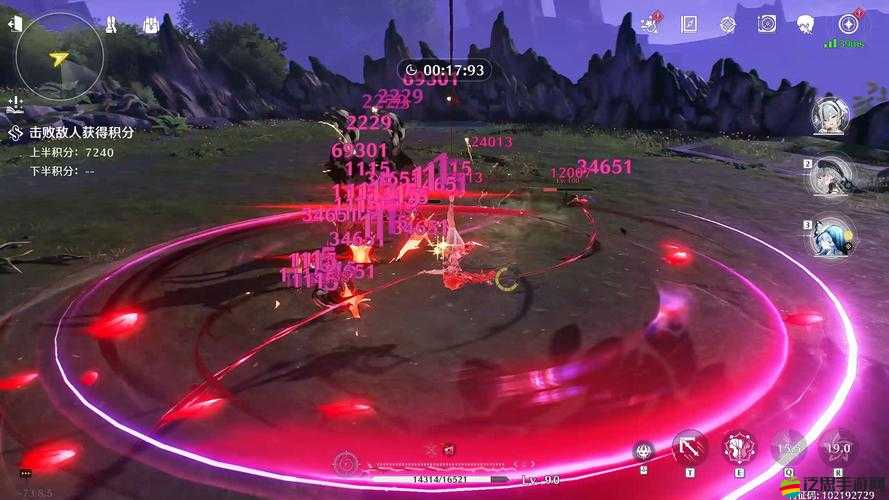The image size is (889, 500).
Task: Activate the resonance skill marked E
Action: (x=740, y=447)
